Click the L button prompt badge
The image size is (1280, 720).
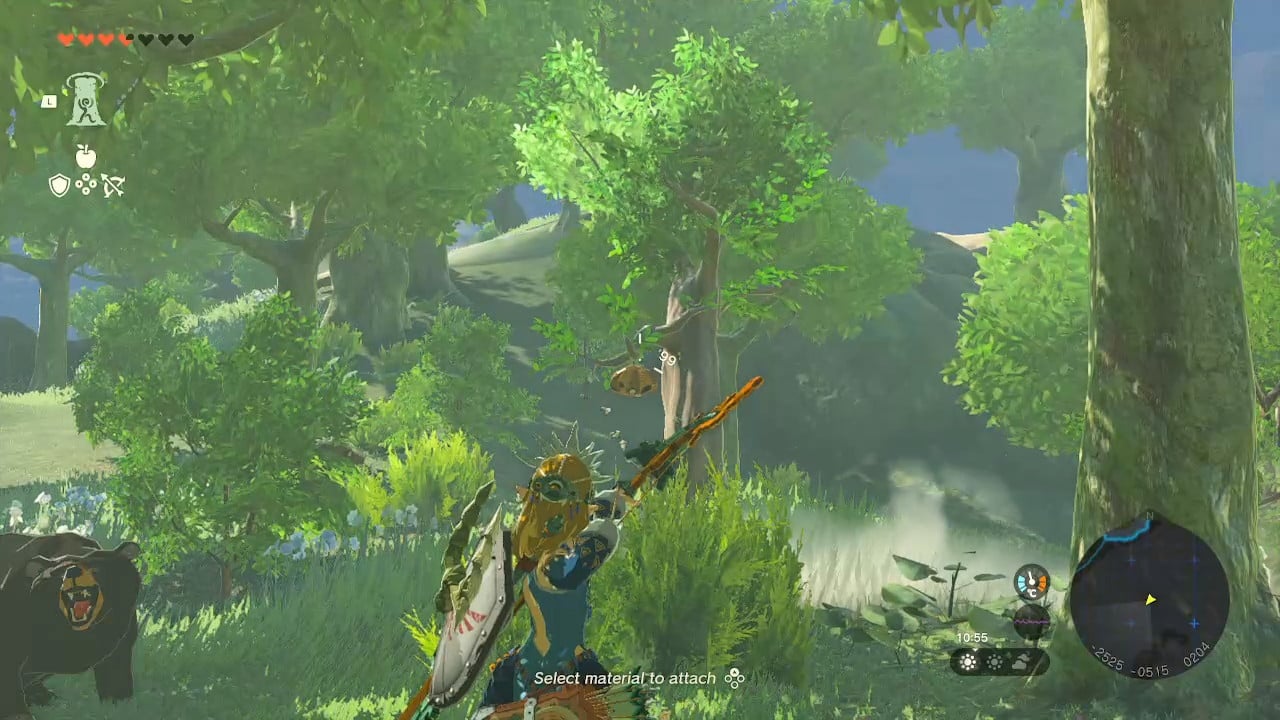pos(48,101)
